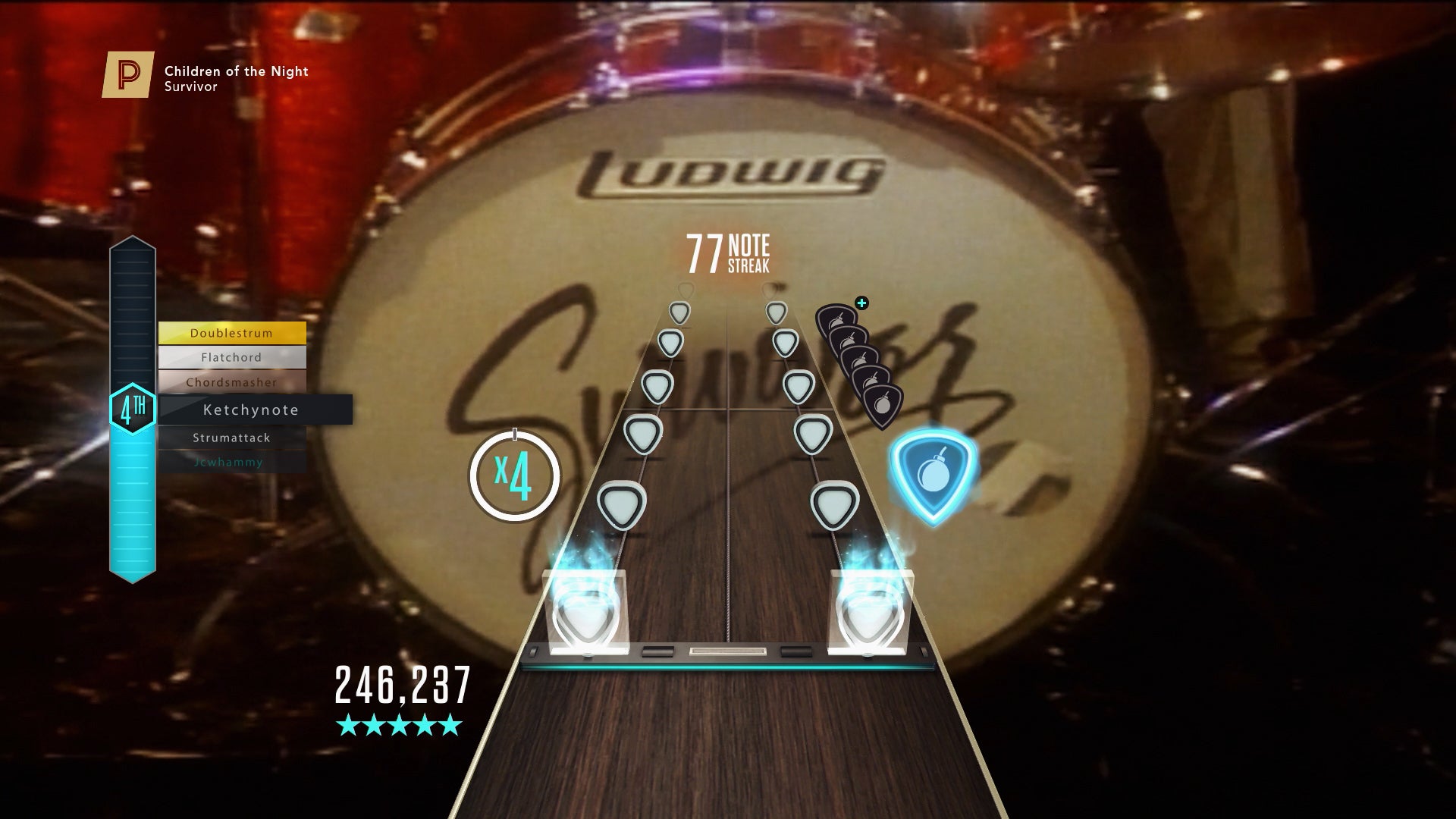Click the gold P song badge
This screenshot has width=1456, height=819.
pyautogui.click(x=128, y=75)
